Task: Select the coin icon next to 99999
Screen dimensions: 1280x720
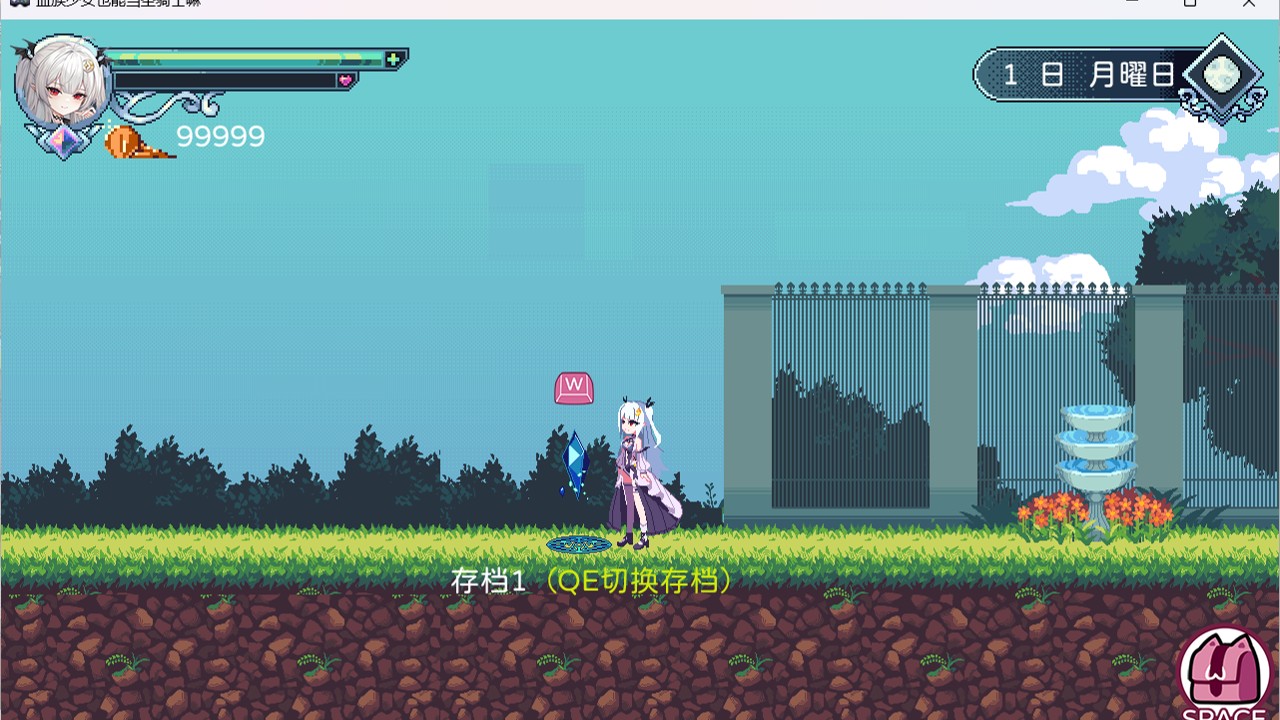Action: tap(122, 143)
